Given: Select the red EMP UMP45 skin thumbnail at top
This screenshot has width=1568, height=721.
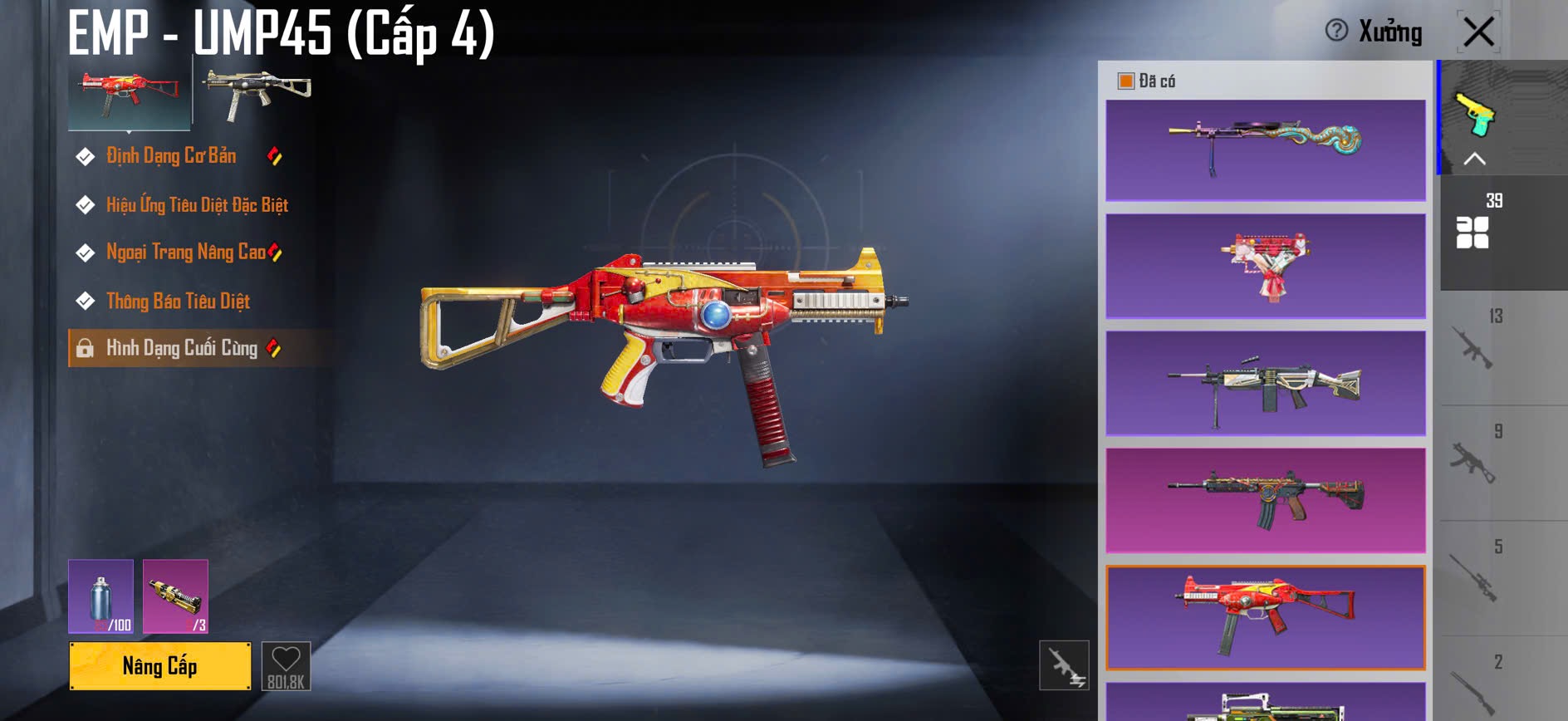Looking at the screenshot, I should 129,91.
